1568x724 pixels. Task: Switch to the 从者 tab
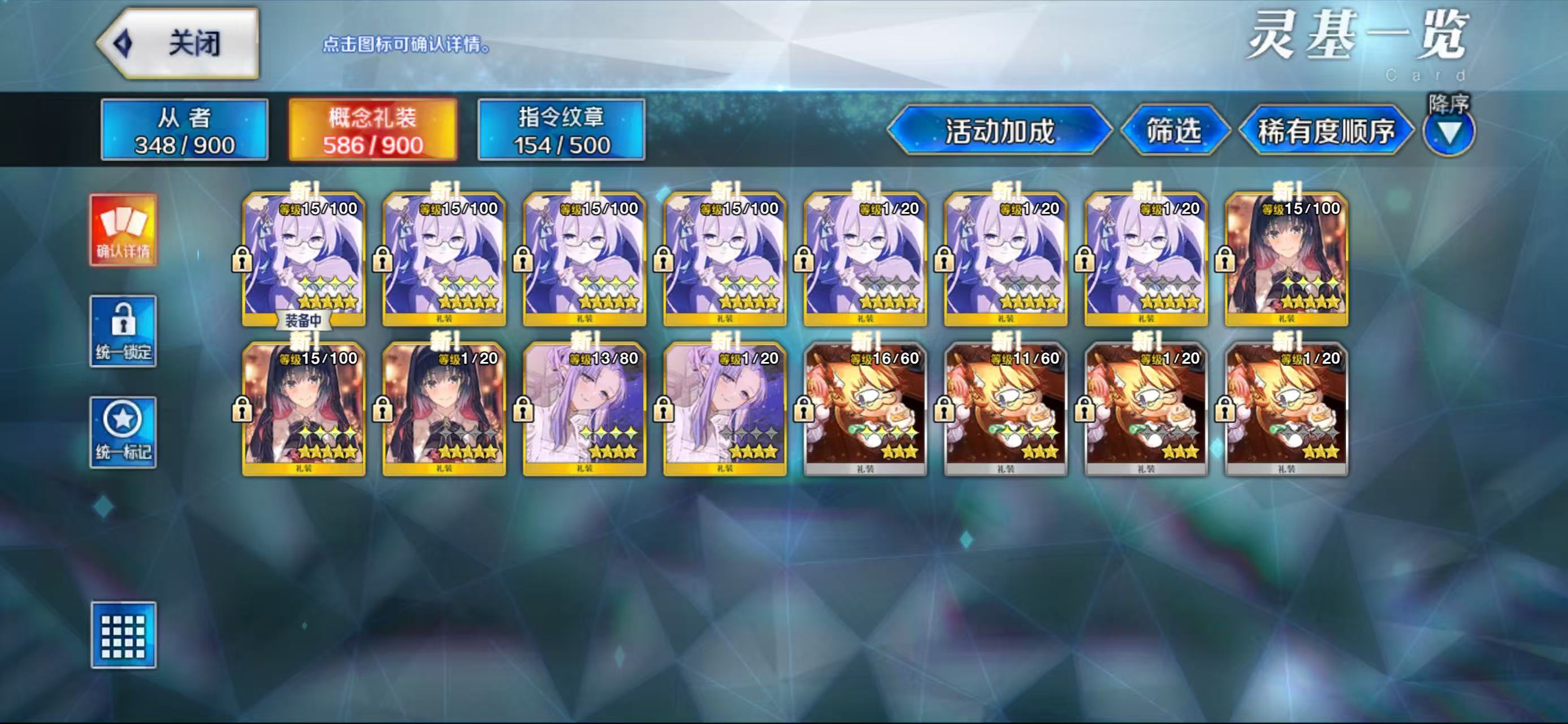(184, 130)
